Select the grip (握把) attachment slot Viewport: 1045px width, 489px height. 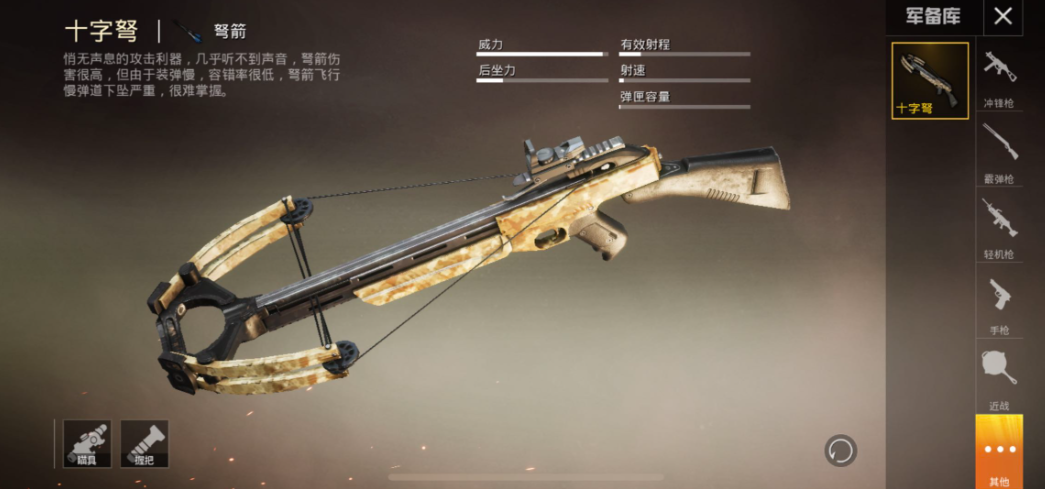pos(144,444)
